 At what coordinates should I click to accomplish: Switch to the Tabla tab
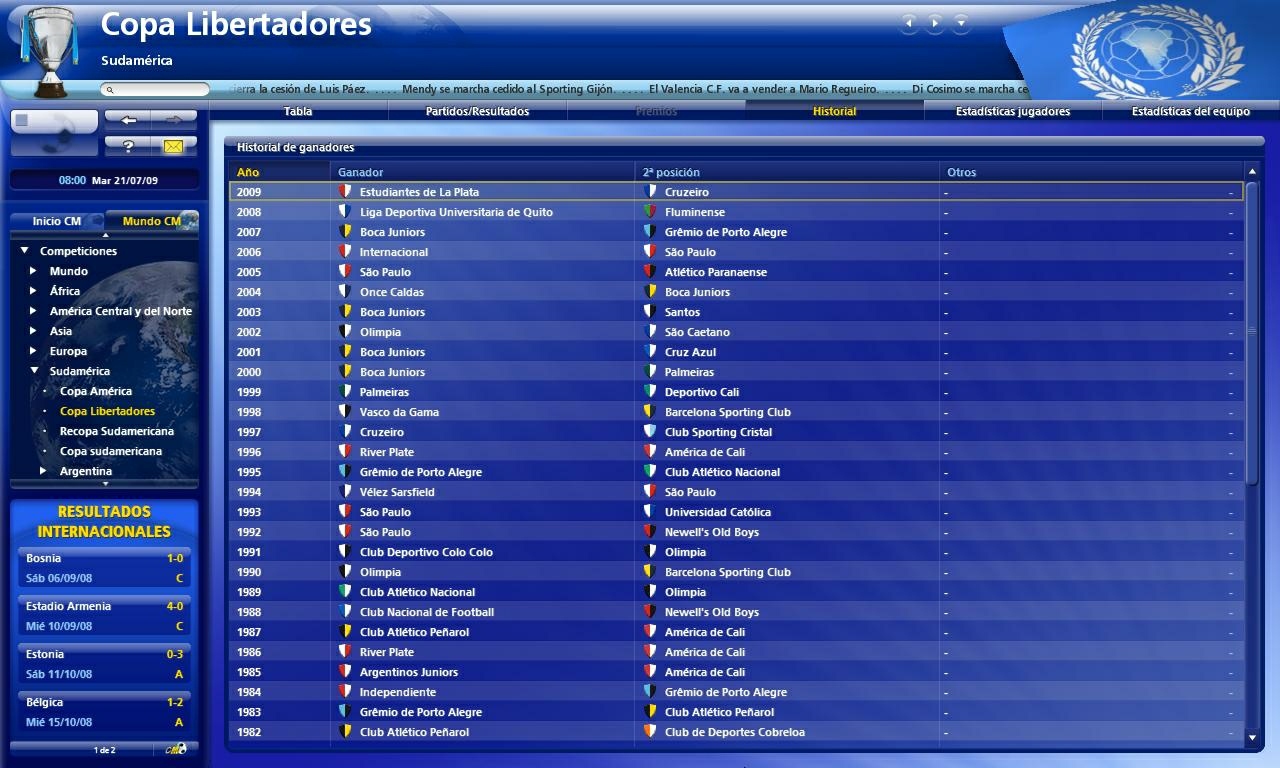pos(297,111)
